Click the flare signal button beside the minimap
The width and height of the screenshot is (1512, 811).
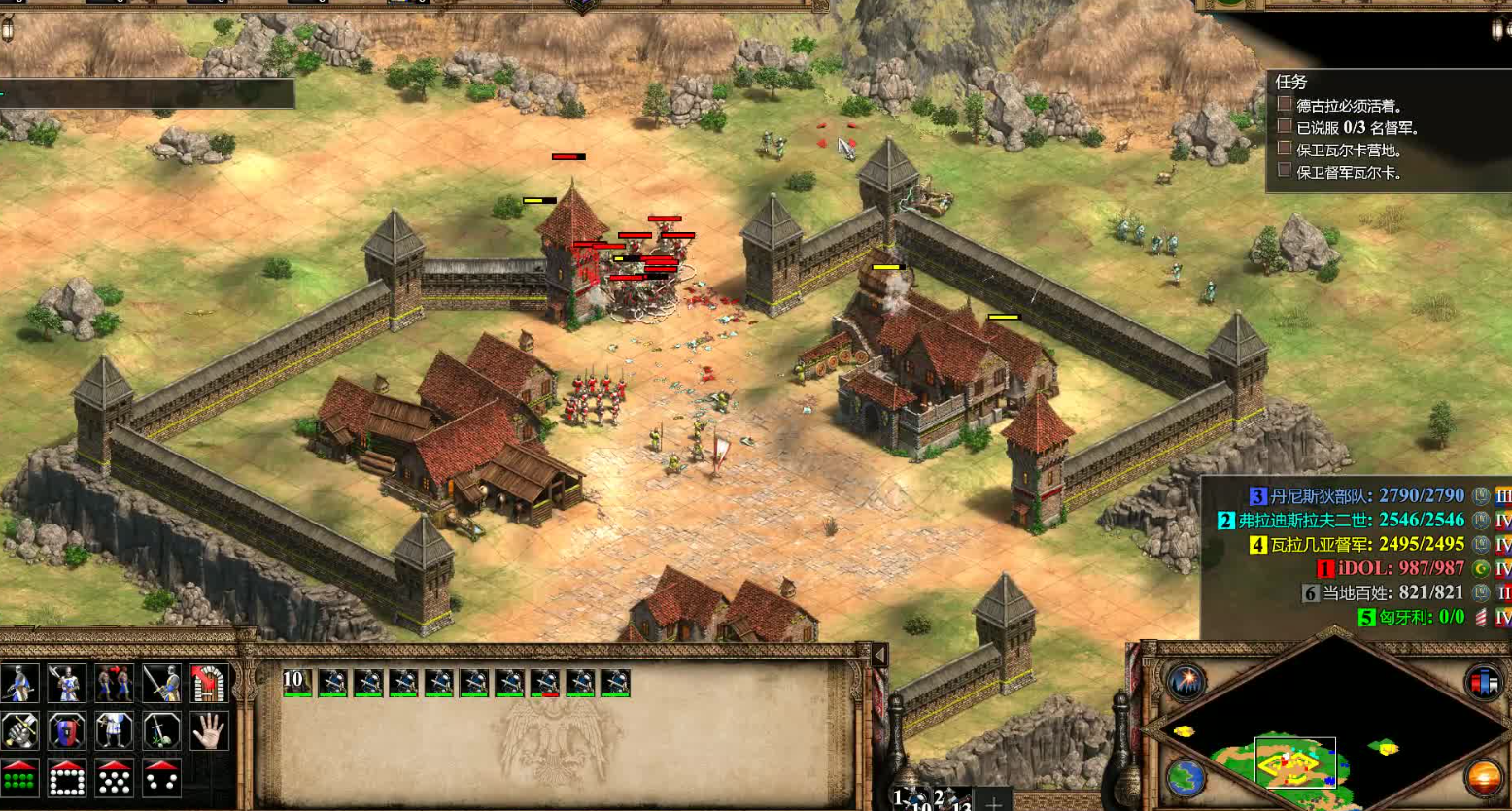pyautogui.click(x=1186, y=682)
